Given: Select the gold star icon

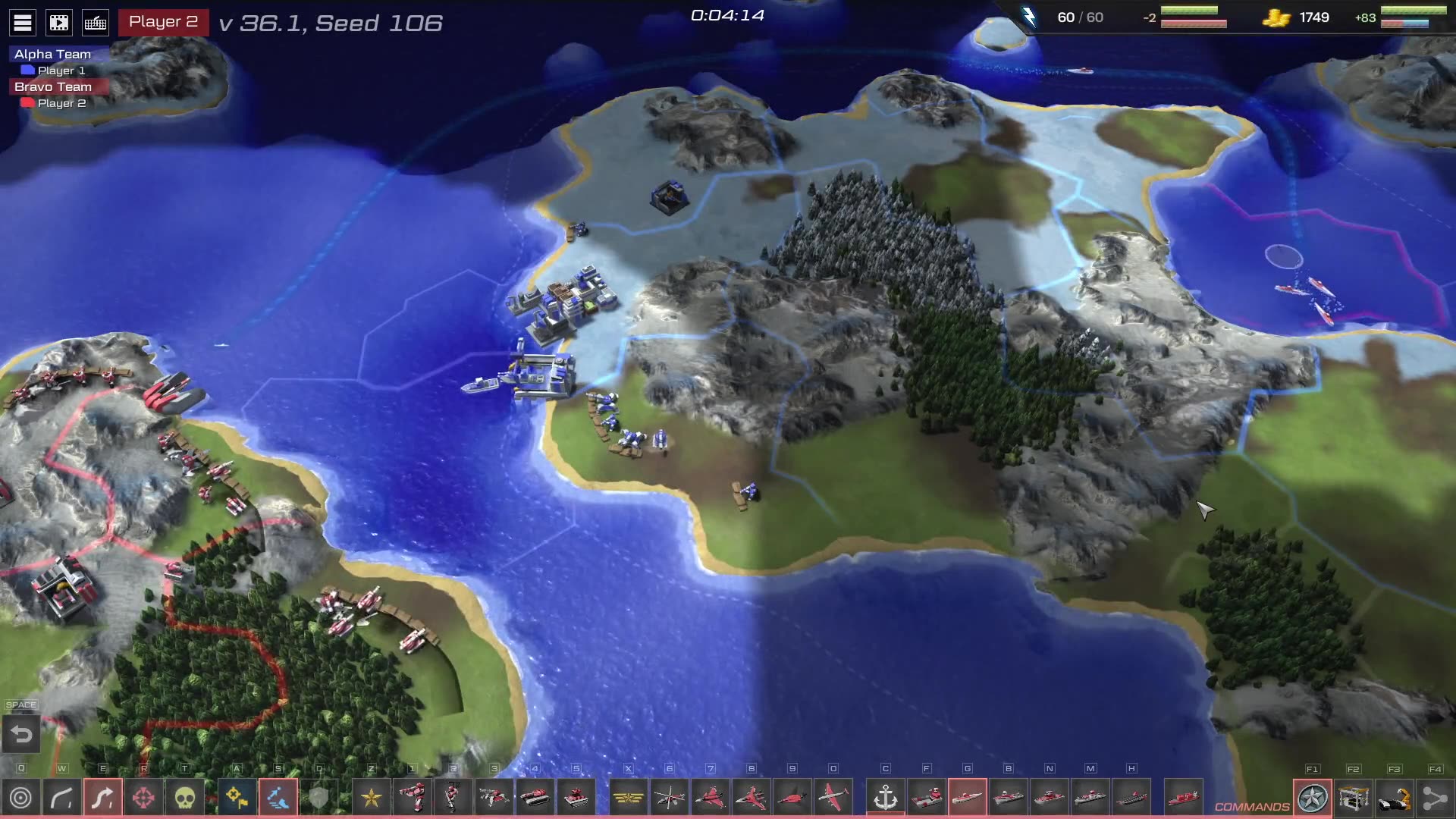Looking at the screenshot, I should pos(372,798).
